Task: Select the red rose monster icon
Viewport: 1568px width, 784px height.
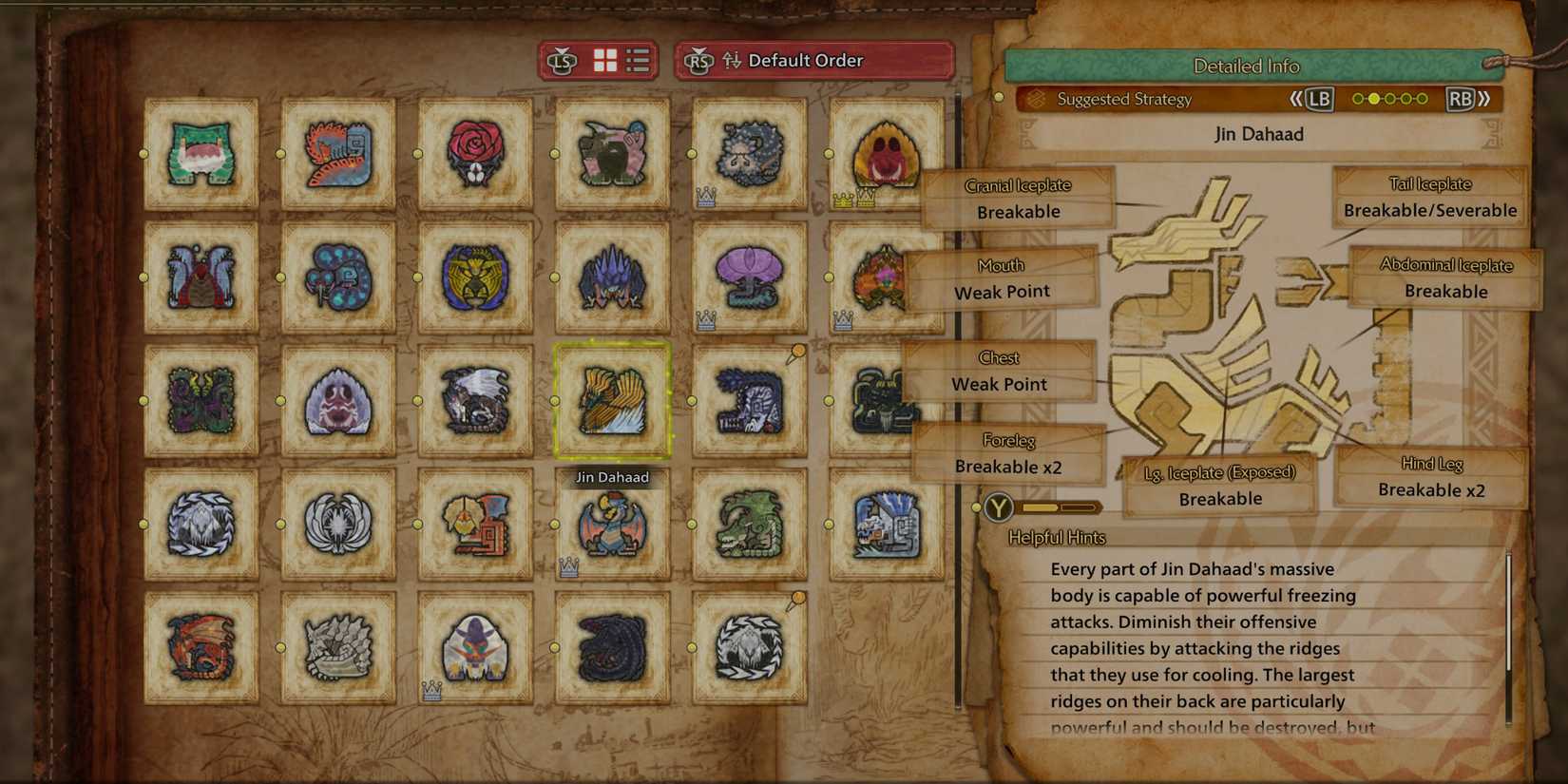Action: pyautogui.click(x=475, y=152)
